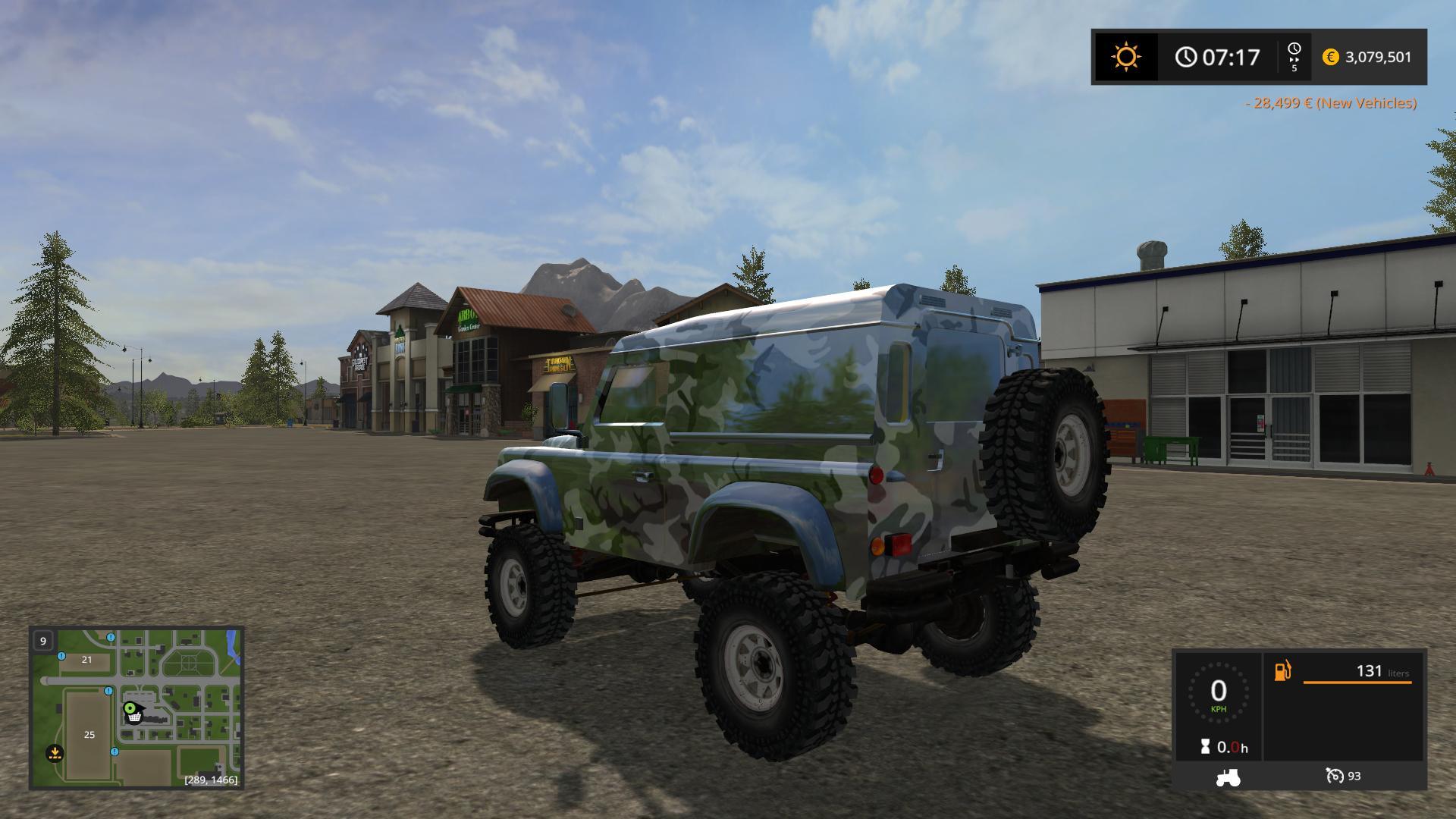Click the orange fuel level bar
1456x819 pixels.
tap(1357, 682)
